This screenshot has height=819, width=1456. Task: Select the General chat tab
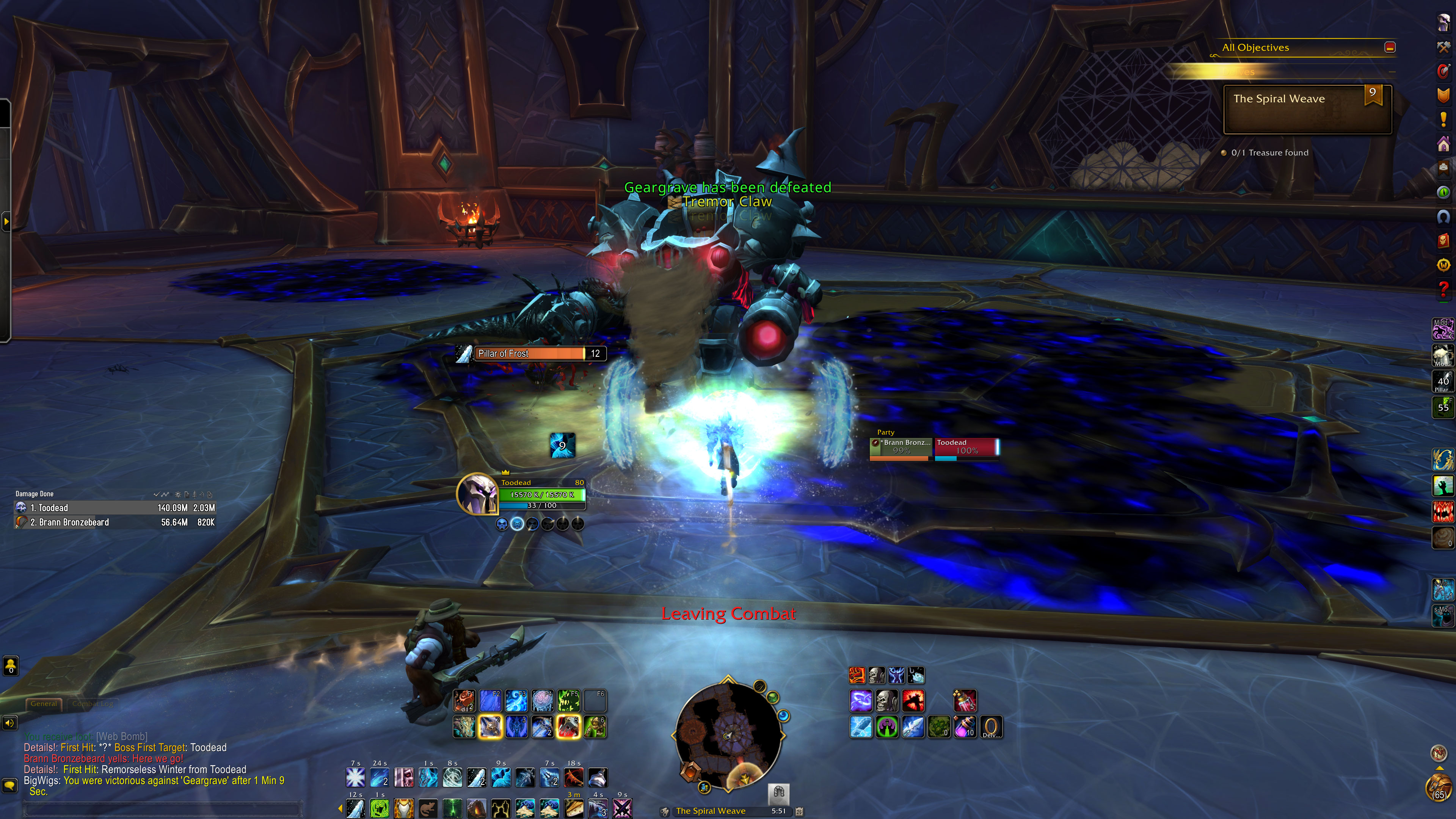44,704
